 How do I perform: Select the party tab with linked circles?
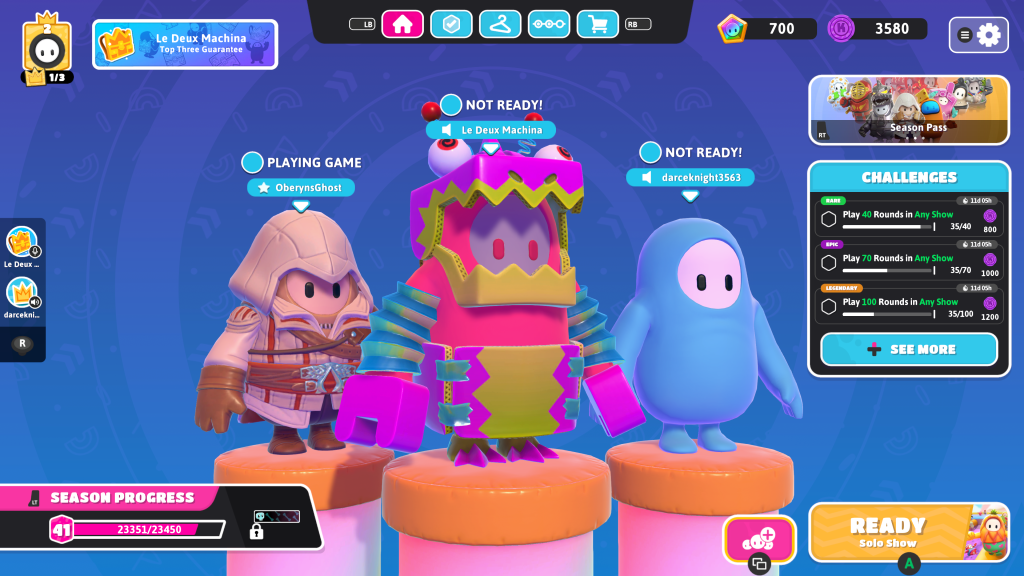(548, 24)
